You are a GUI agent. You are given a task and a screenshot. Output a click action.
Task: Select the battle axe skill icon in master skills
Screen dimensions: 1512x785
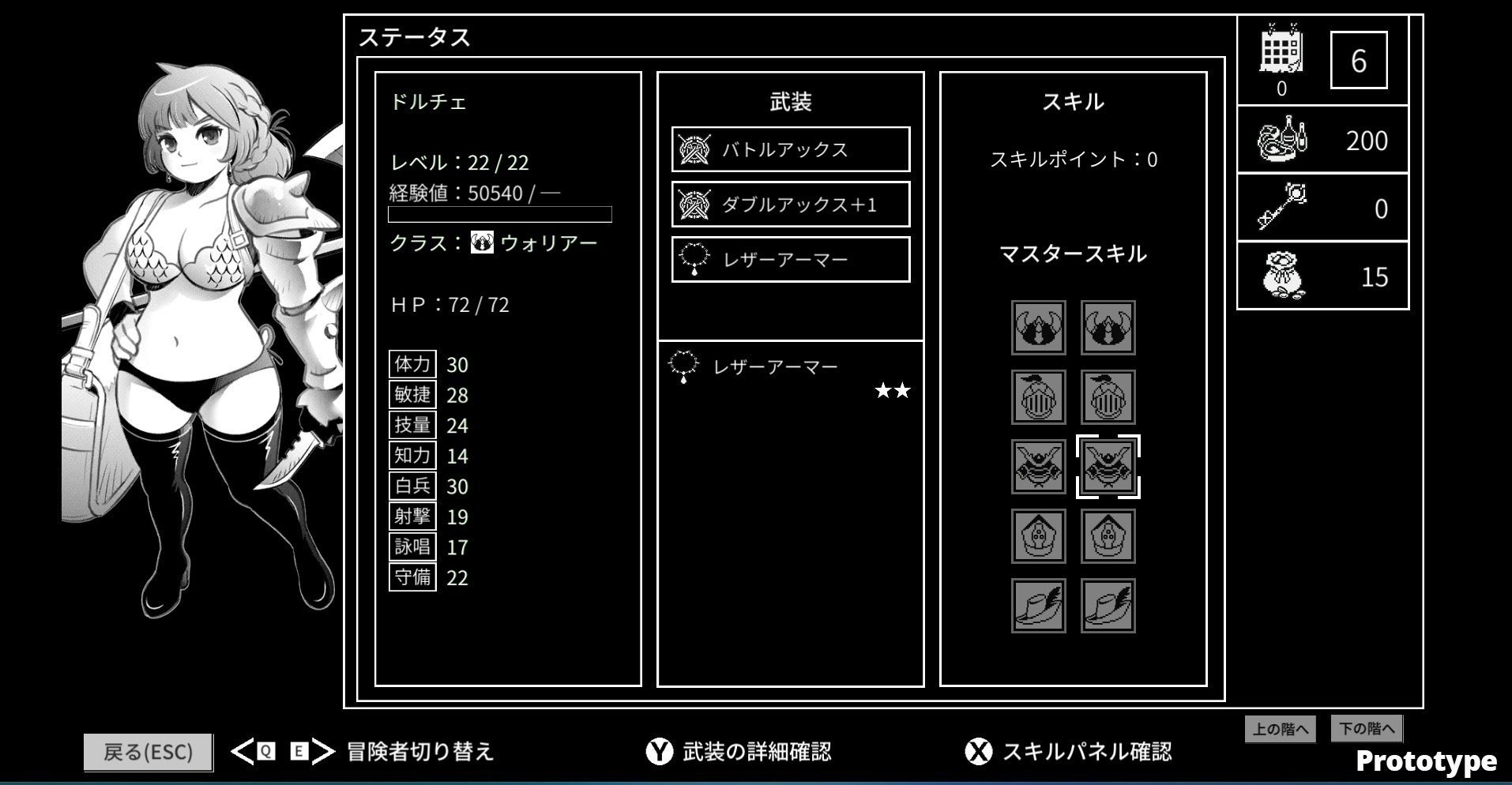(1037, 327)
